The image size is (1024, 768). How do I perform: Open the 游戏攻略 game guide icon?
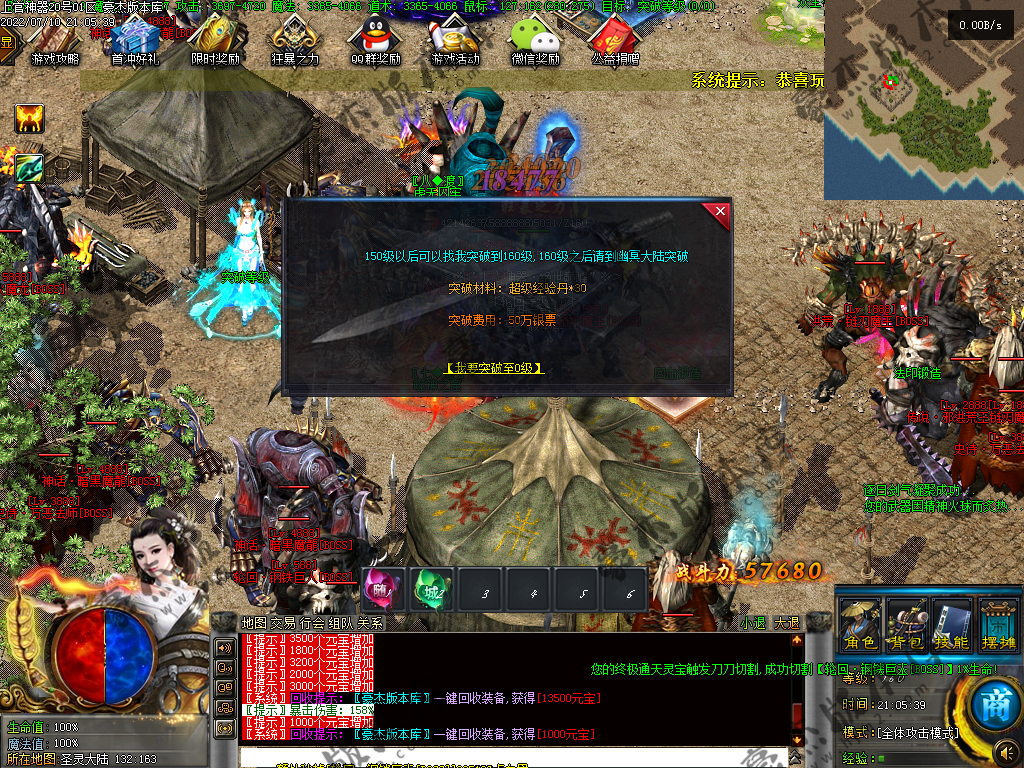tap(55, 40)
